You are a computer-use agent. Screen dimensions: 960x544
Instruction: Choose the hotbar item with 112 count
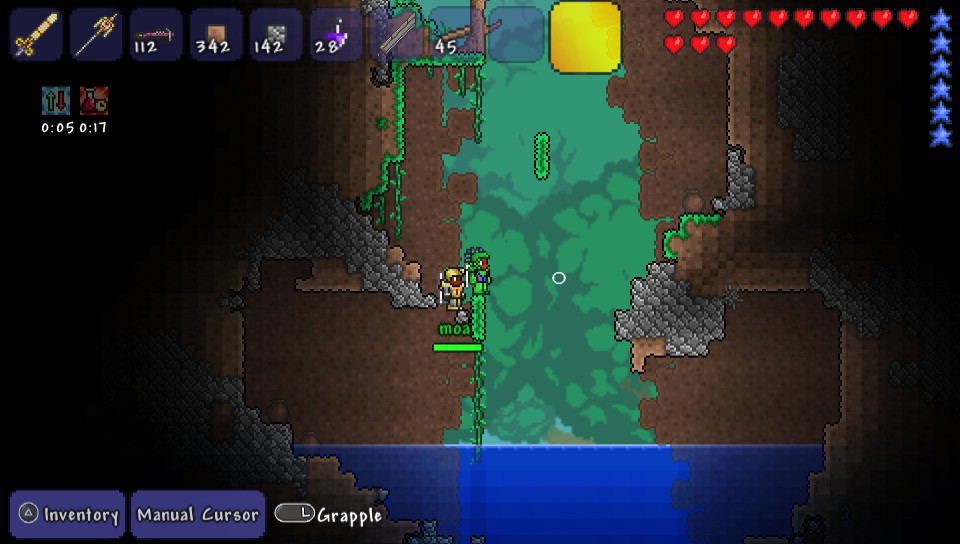click(156, 35)
